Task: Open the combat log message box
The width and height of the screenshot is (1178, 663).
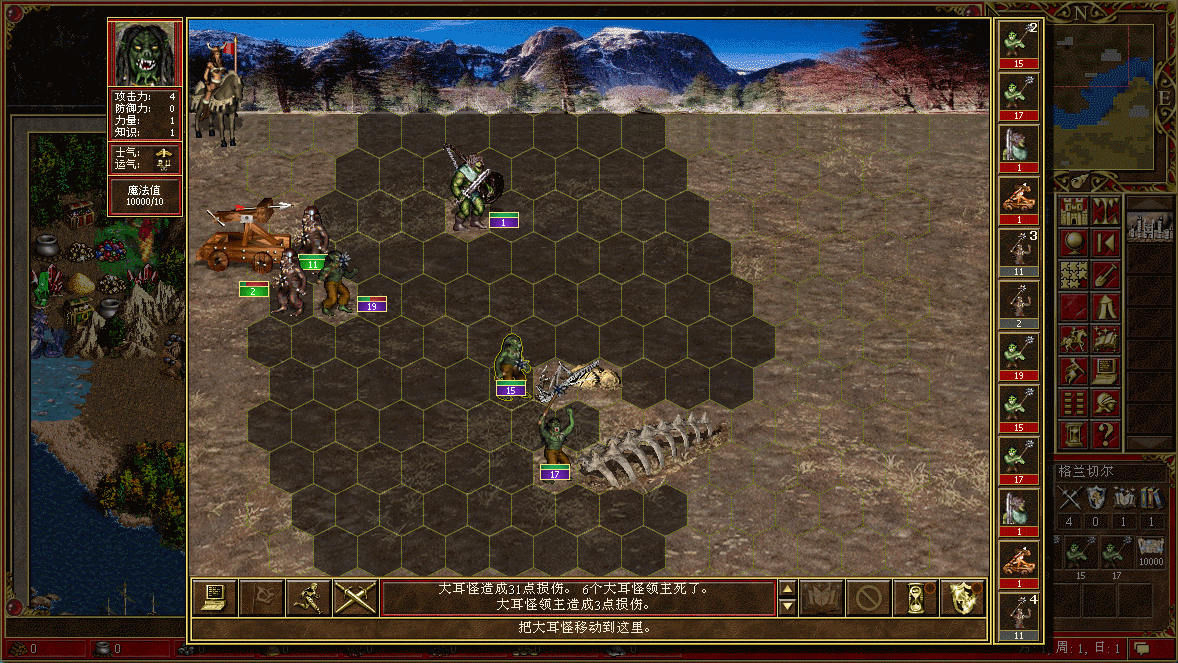Action: tap(578, 597)
